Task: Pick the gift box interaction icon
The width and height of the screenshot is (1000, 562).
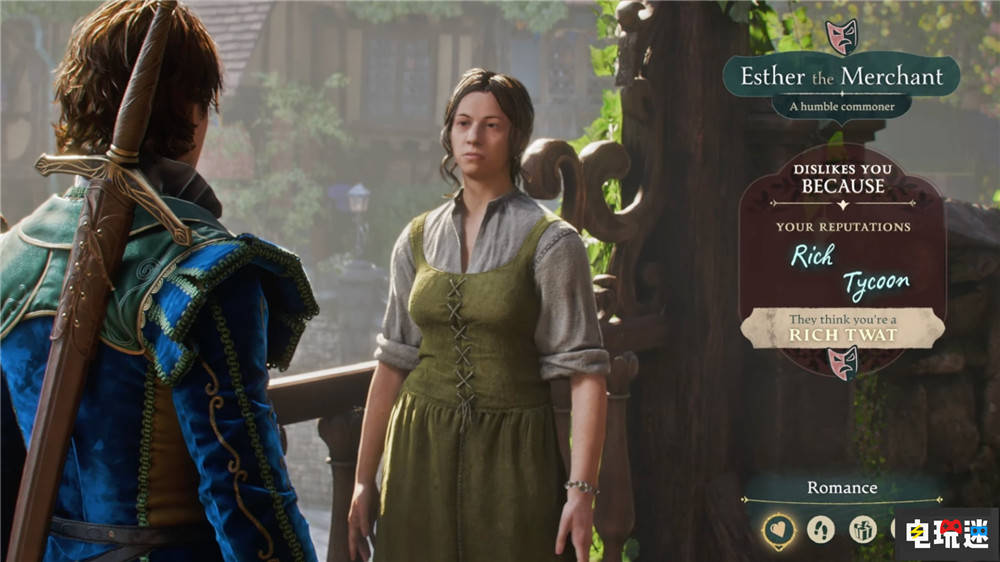Action: pos(863,529)
